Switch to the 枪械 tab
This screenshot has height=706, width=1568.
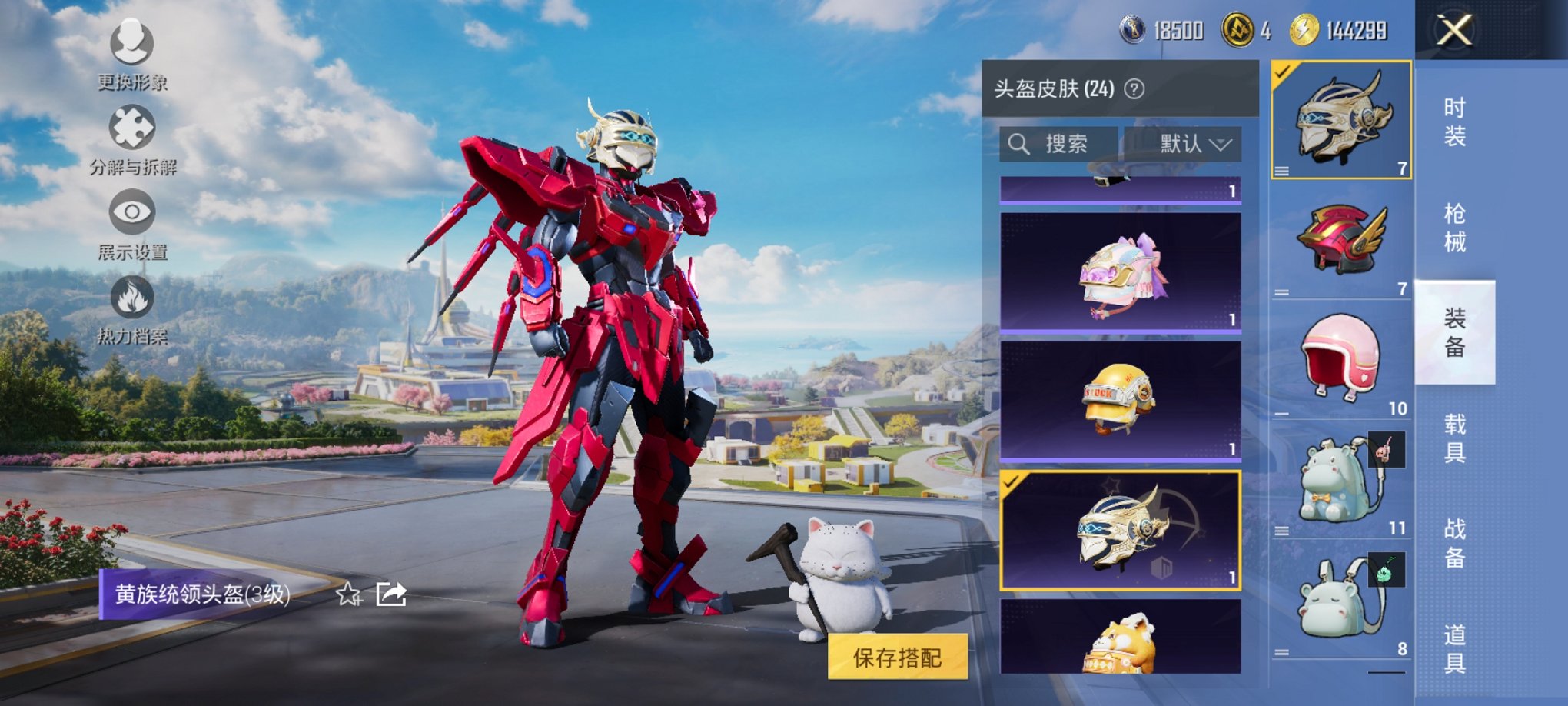(x=1457, y=227)
